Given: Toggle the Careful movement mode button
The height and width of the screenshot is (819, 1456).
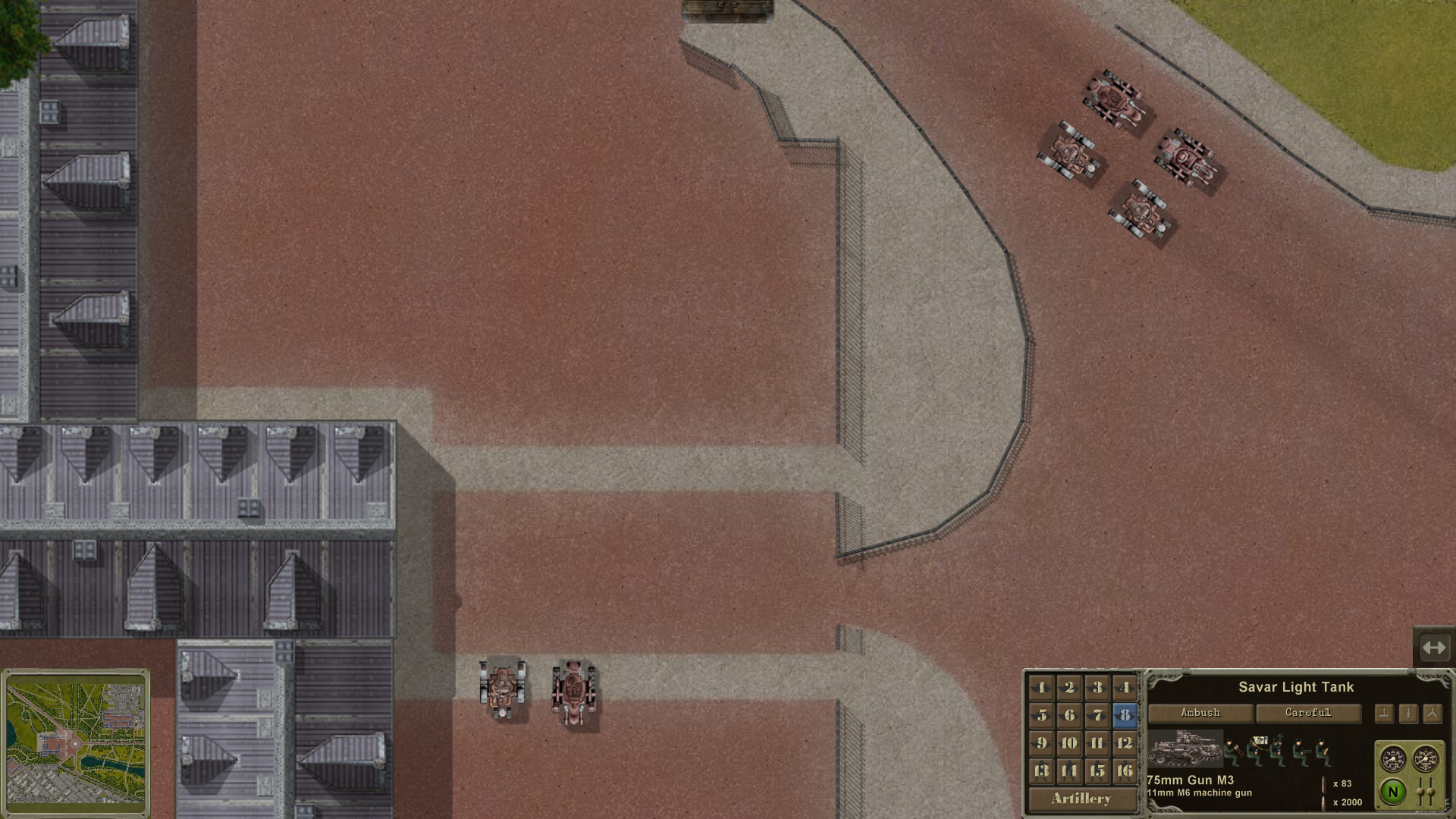Looking at the screenshot, I should (1308, 713).
